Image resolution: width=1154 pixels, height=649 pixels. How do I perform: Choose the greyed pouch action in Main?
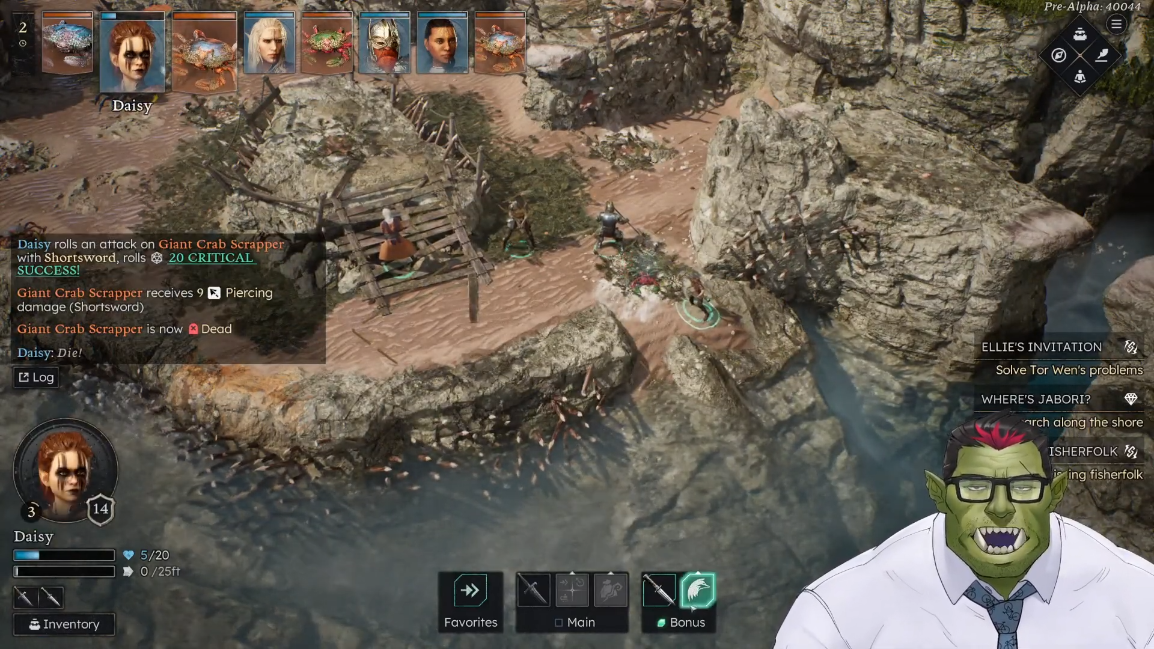click(x=611, y=590)
